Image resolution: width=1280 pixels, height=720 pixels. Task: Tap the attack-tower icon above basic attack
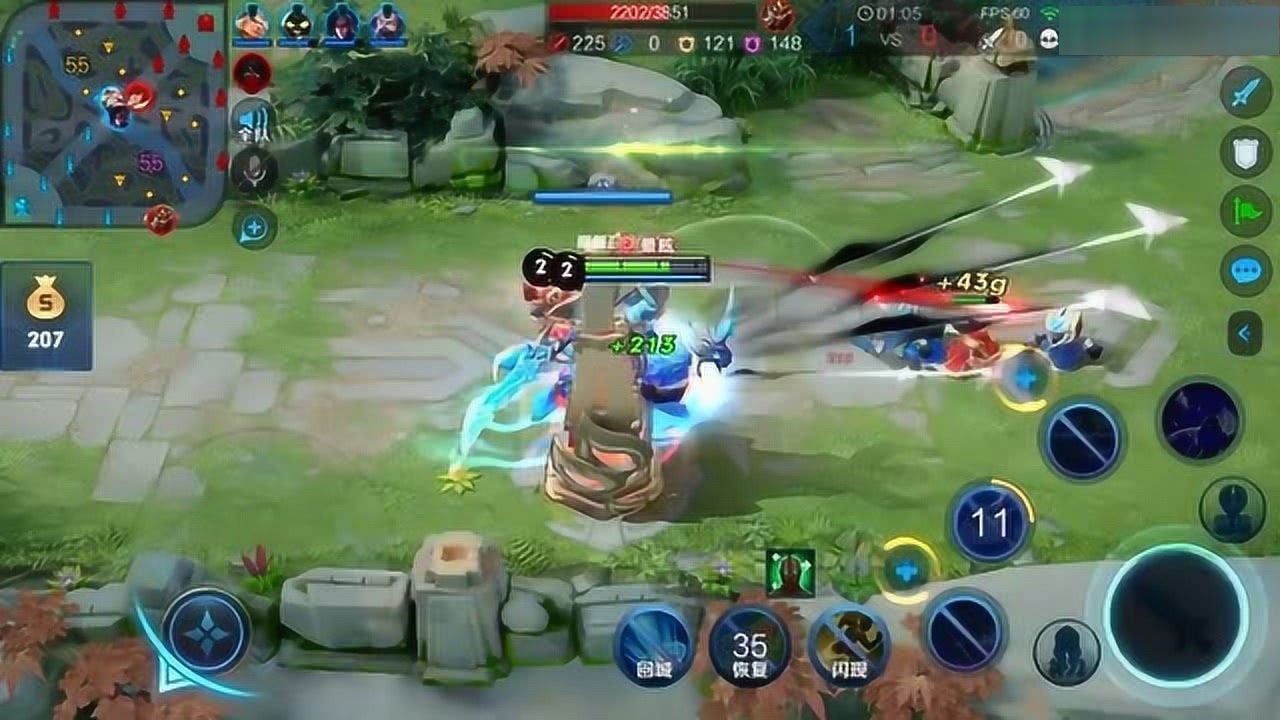(1232, 509)
